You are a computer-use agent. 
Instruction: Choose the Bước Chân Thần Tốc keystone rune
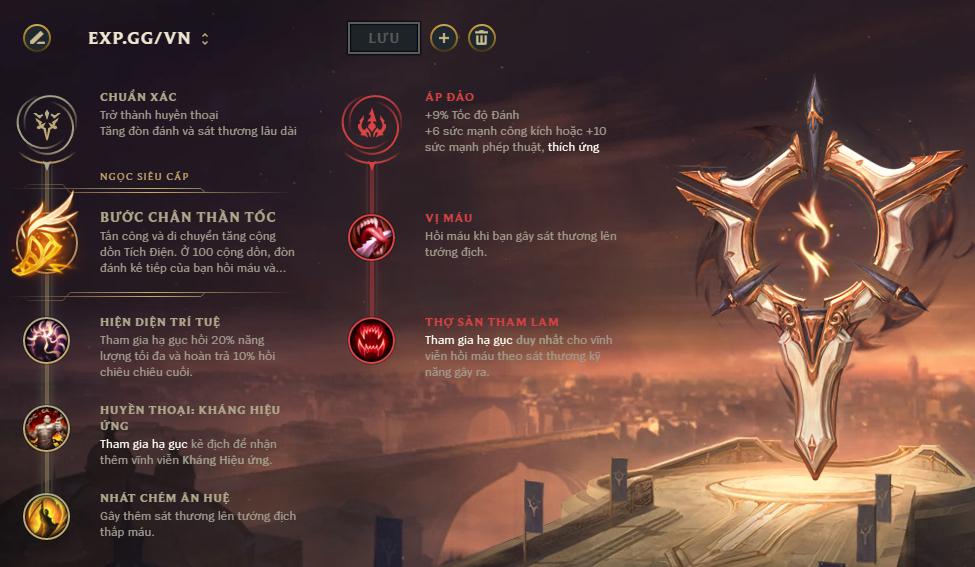pos(46,244)
